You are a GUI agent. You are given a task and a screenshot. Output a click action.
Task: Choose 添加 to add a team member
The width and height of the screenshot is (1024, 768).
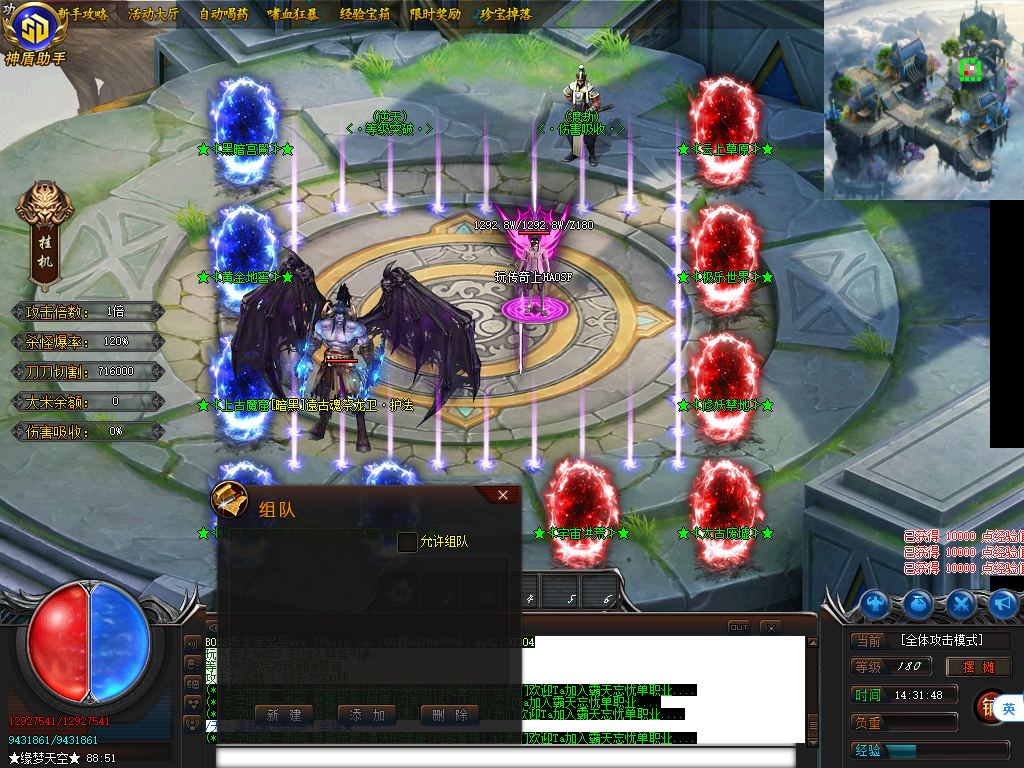tap(367, 715)
